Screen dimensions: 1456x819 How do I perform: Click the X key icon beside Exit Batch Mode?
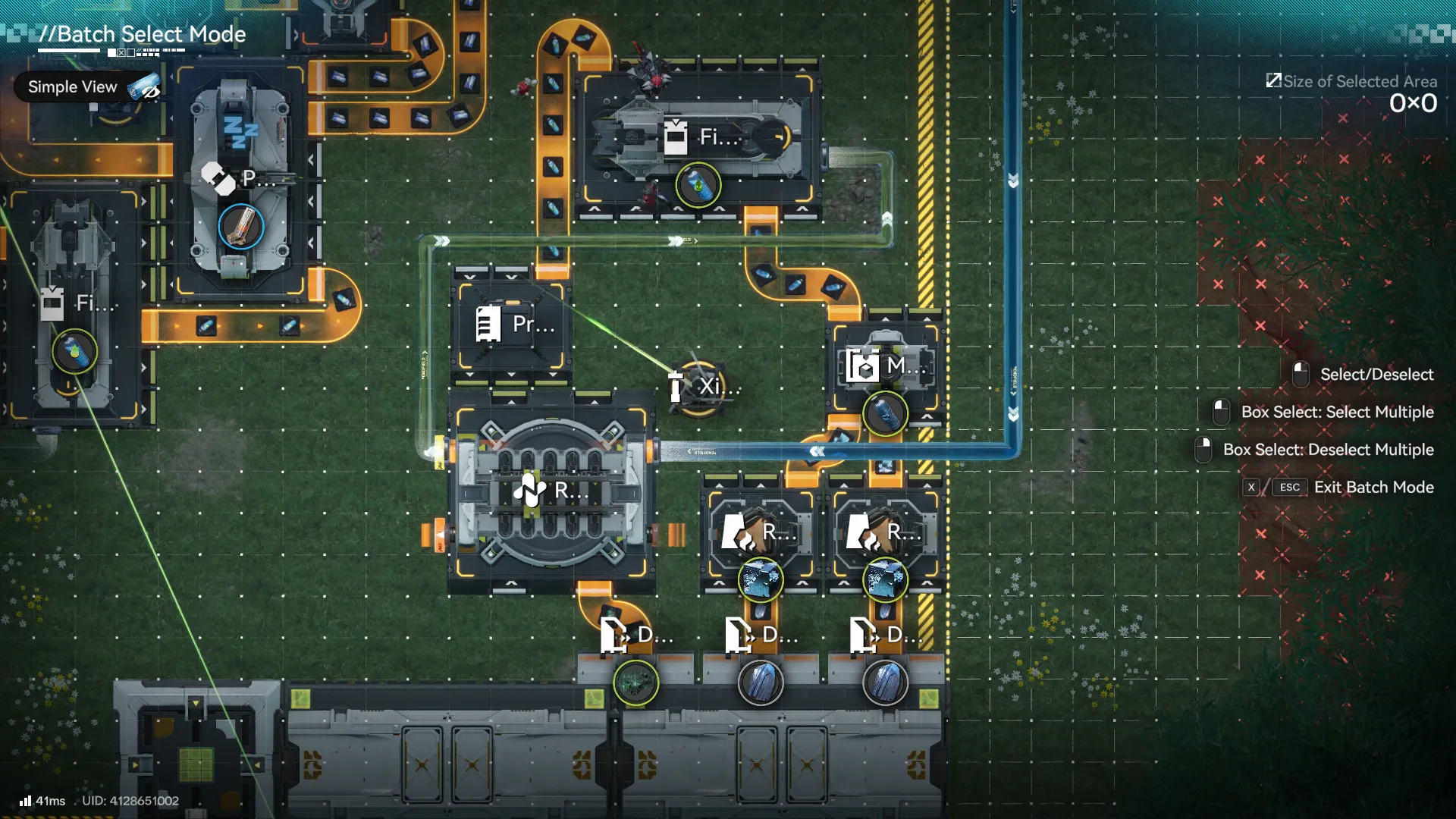[x=1252, y=488]
